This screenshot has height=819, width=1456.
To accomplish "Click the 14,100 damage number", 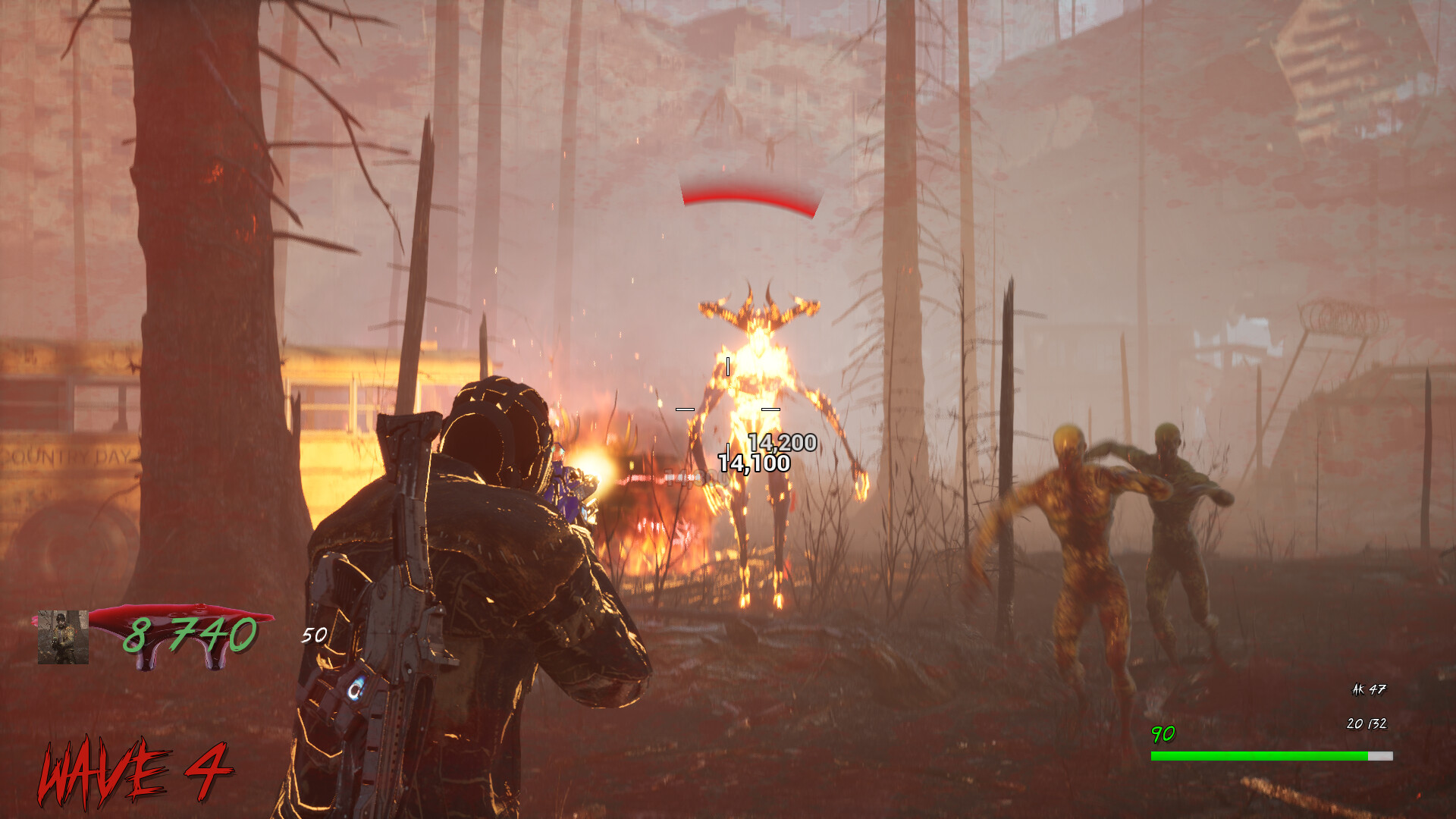I will pyautogui.click(x=755, y=461).
